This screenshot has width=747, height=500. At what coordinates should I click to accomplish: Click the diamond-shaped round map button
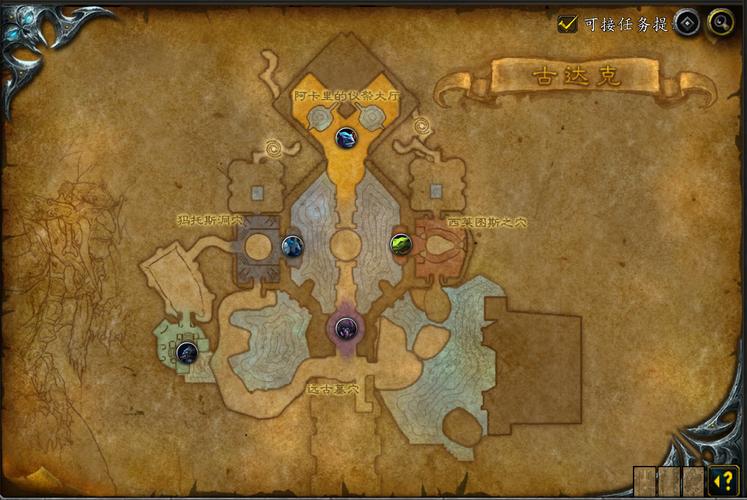(686, 23)
